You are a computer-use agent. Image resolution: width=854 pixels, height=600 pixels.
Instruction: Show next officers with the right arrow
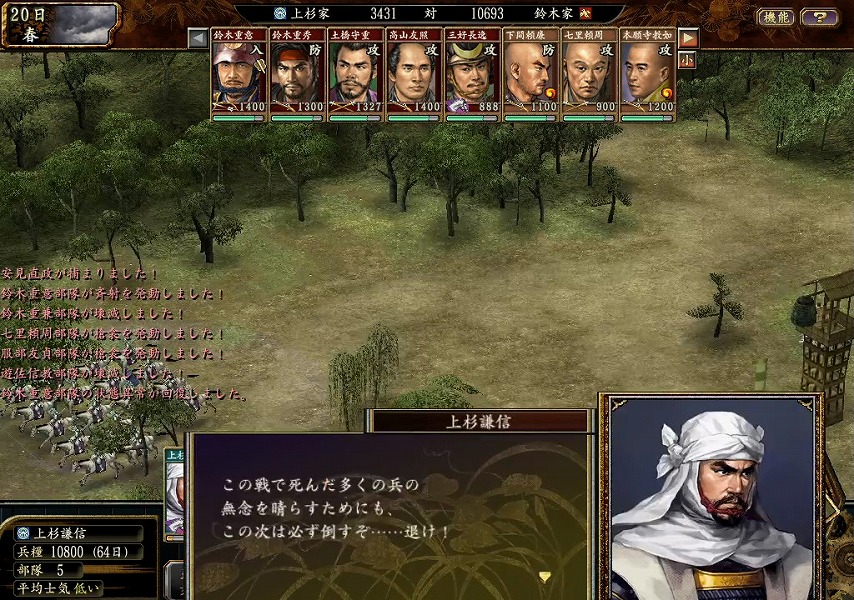click(688, 38)
